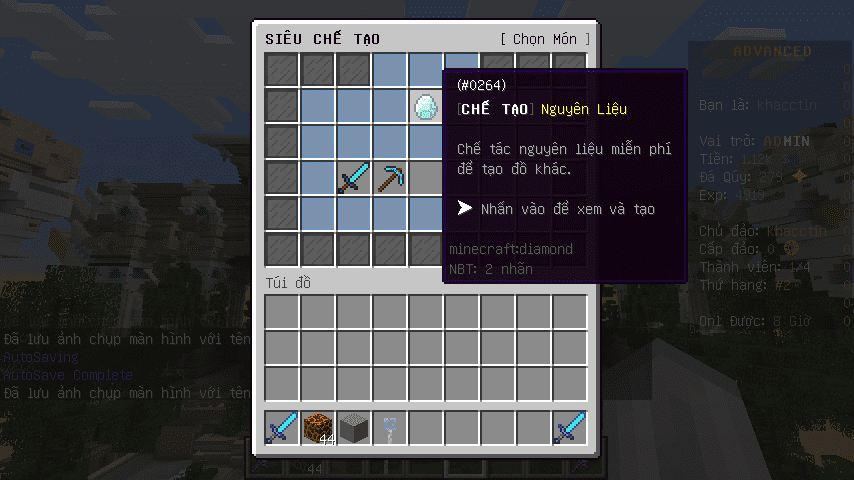Pick up the magma block stack of 44
The height and width of the screenshot is (480, 854).
pos(318,428)
